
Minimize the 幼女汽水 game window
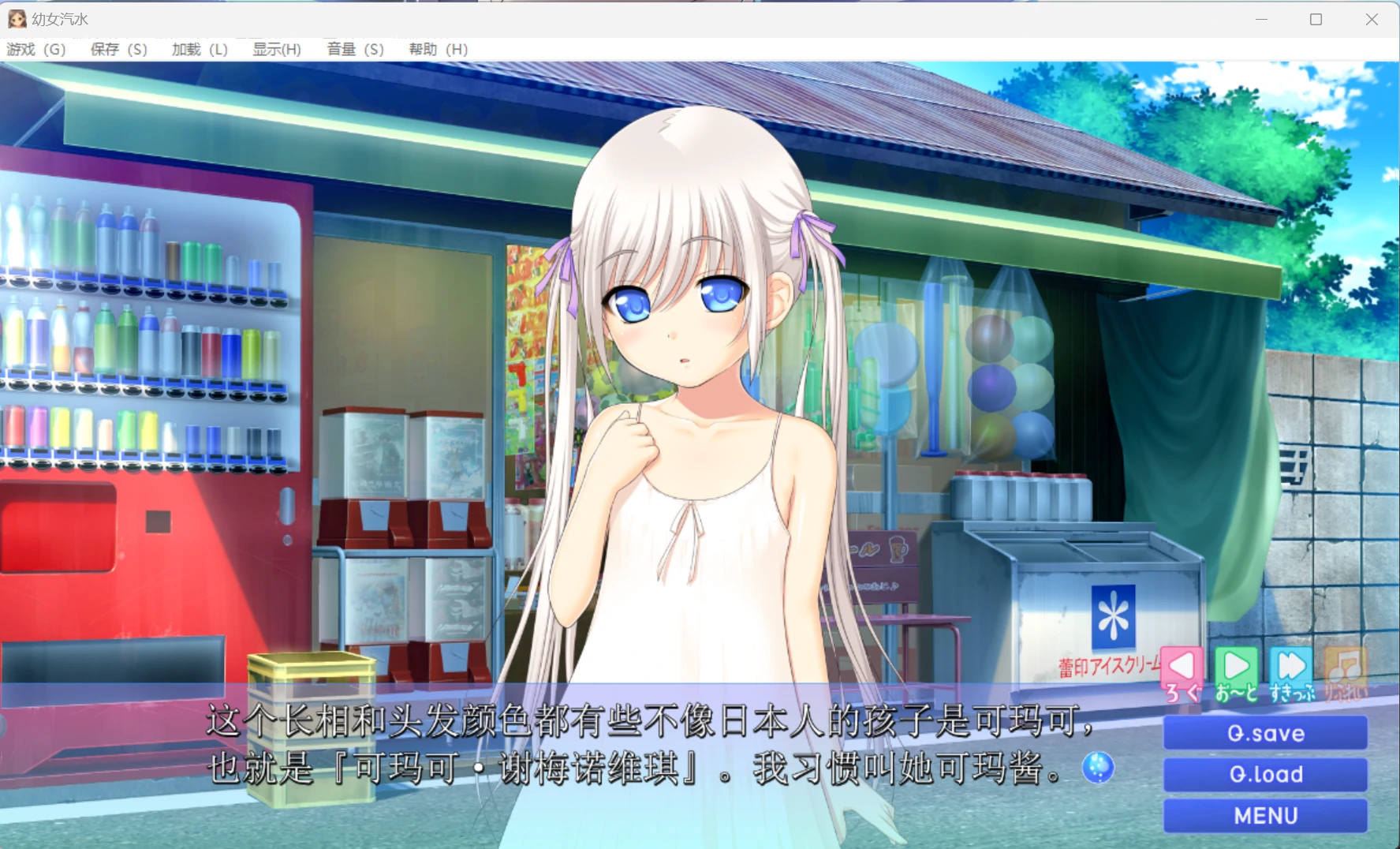pyautogui.click(x=1263, y=18)
